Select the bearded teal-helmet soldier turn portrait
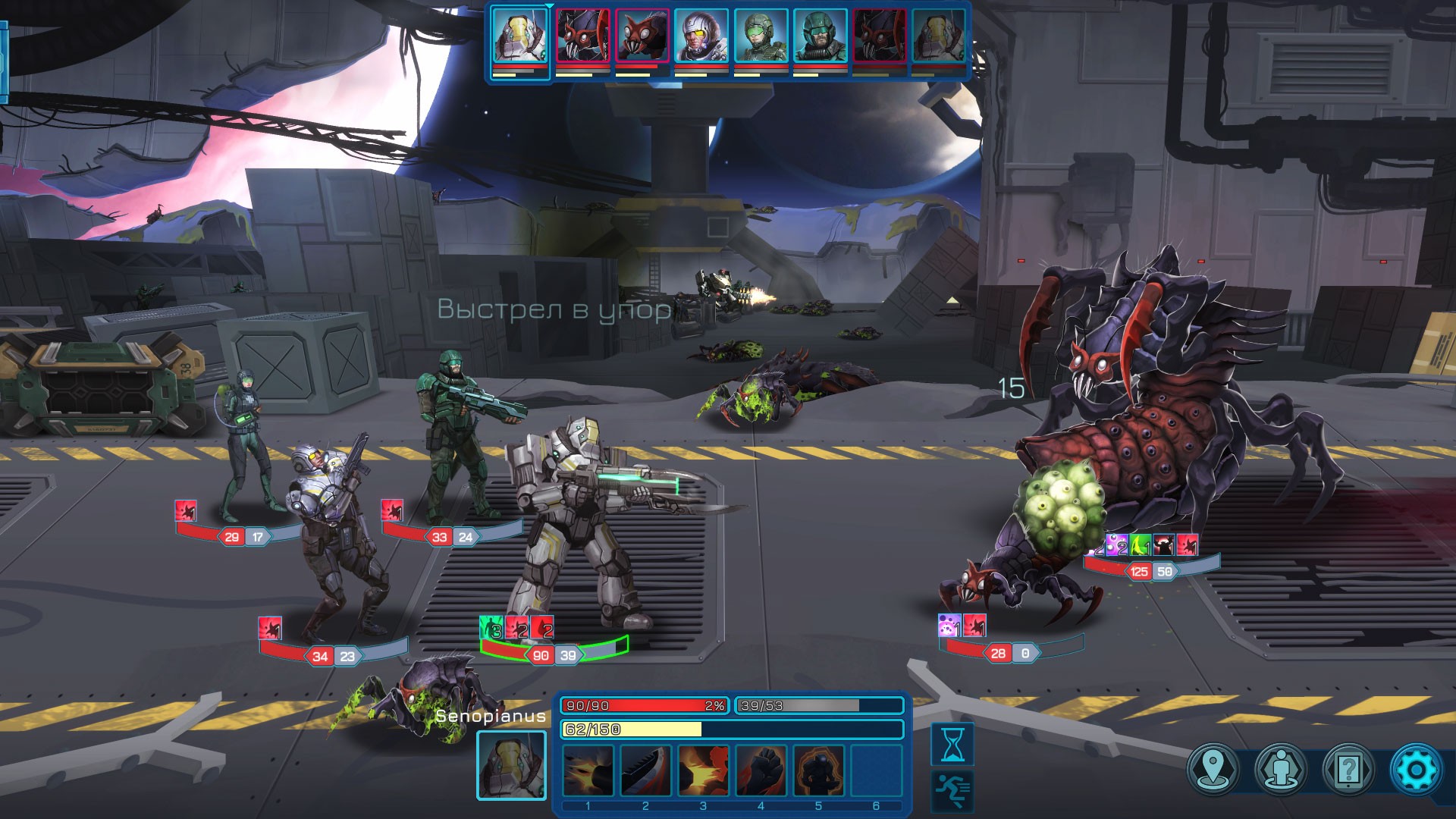The image size is (1456, 819). click(x=820, y=36)
